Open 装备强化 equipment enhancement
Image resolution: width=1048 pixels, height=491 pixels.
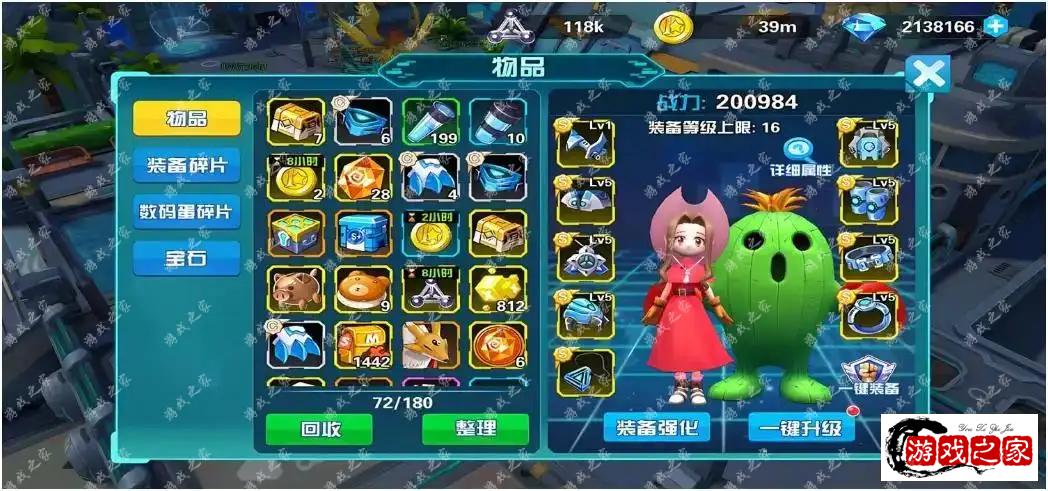(x=657, y=428)
